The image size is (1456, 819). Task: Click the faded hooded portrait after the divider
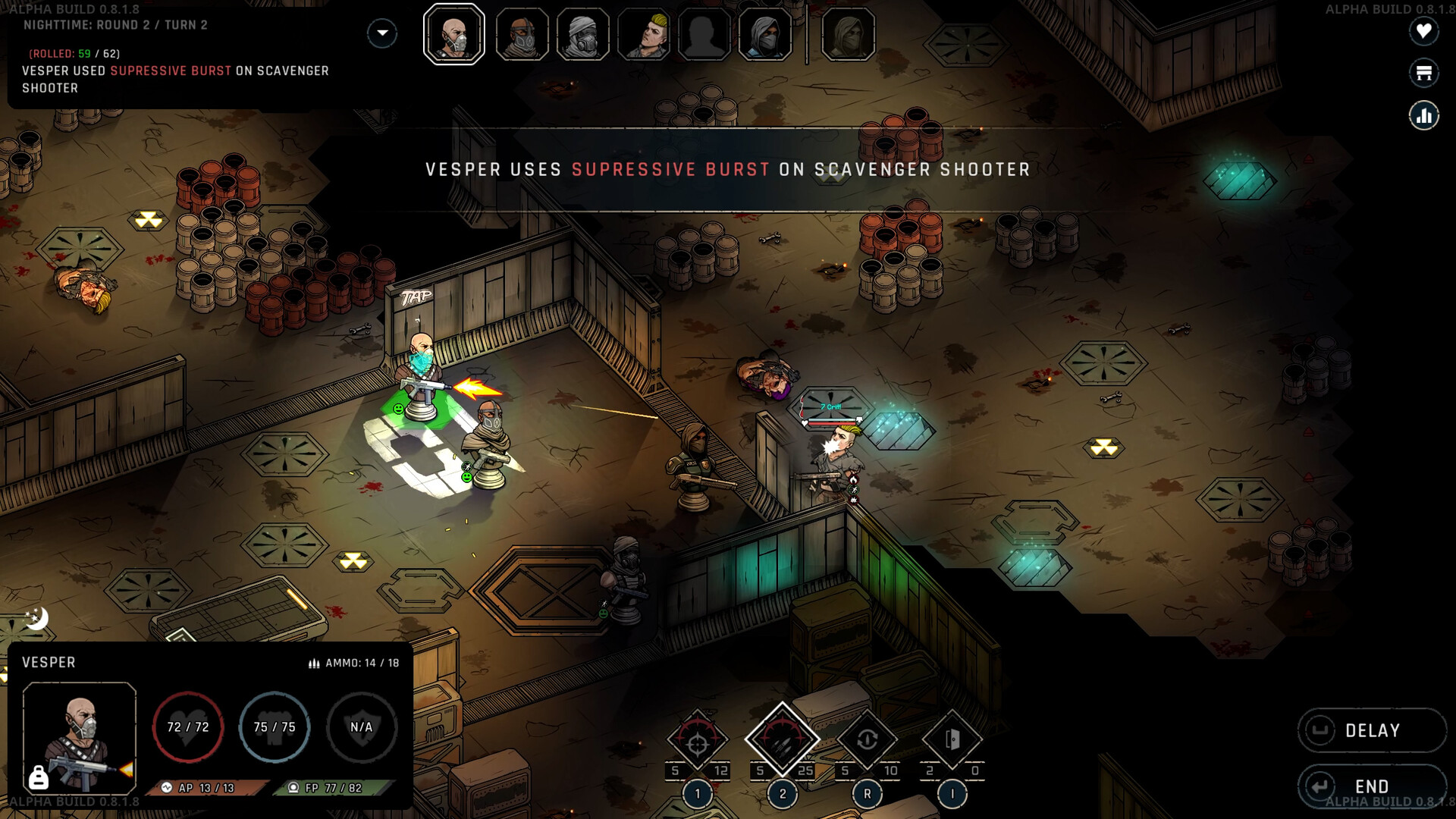(848, 34)
